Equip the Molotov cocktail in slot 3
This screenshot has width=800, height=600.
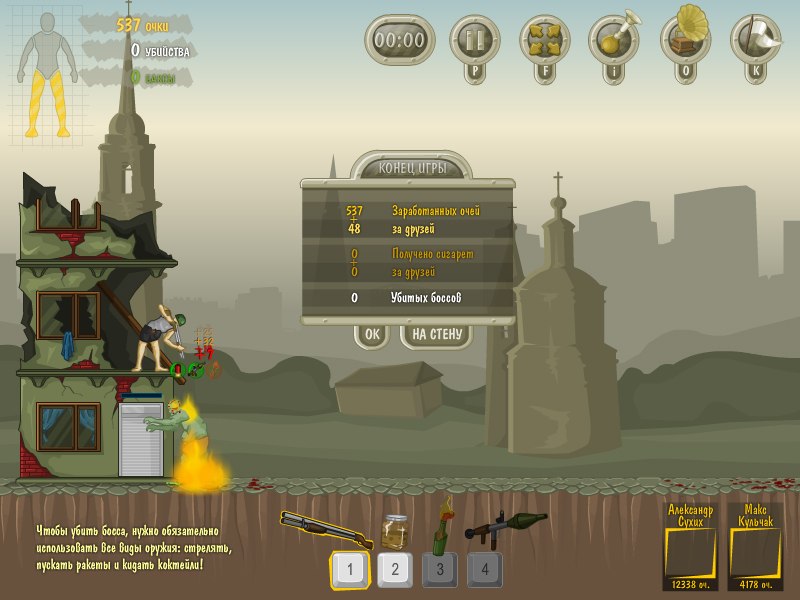(440, 570)
